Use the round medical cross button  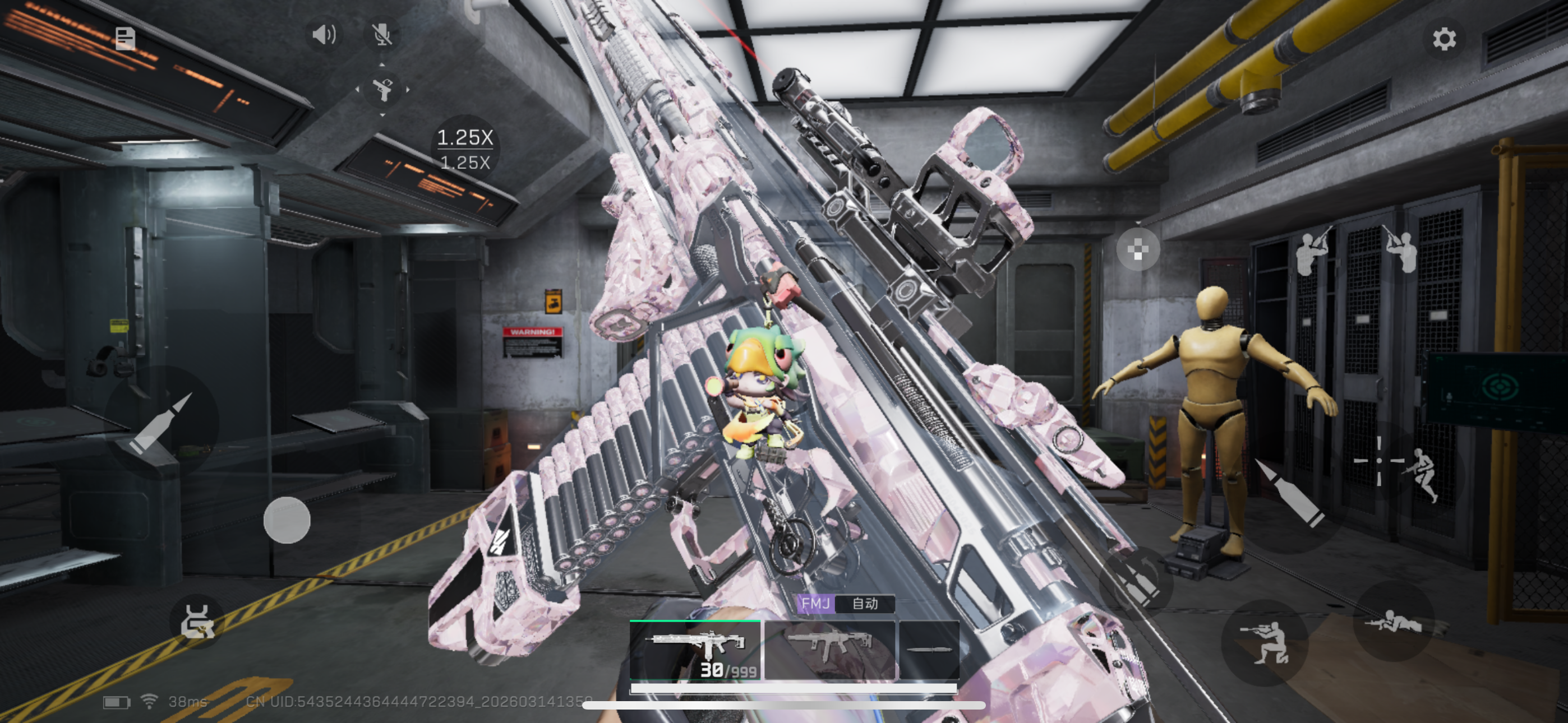[1138, 249]
